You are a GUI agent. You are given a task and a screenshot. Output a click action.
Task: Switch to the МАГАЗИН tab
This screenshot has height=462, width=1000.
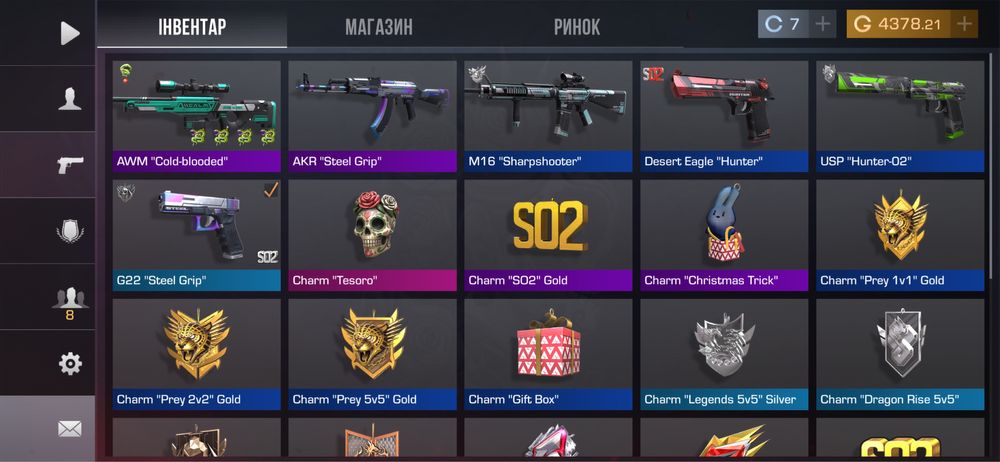(379, 27)
